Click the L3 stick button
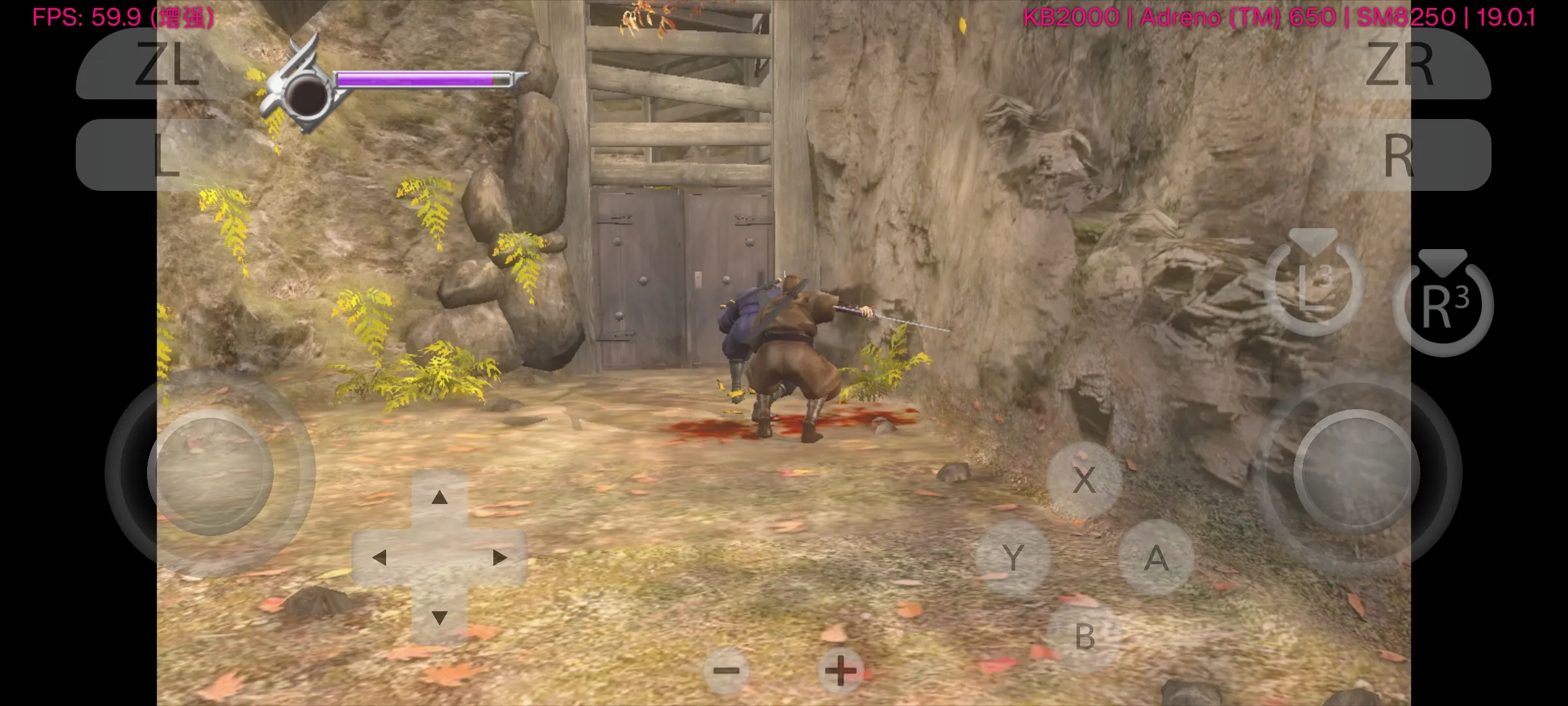This screenshot has height=706, width=1568. click(1314, 285)
